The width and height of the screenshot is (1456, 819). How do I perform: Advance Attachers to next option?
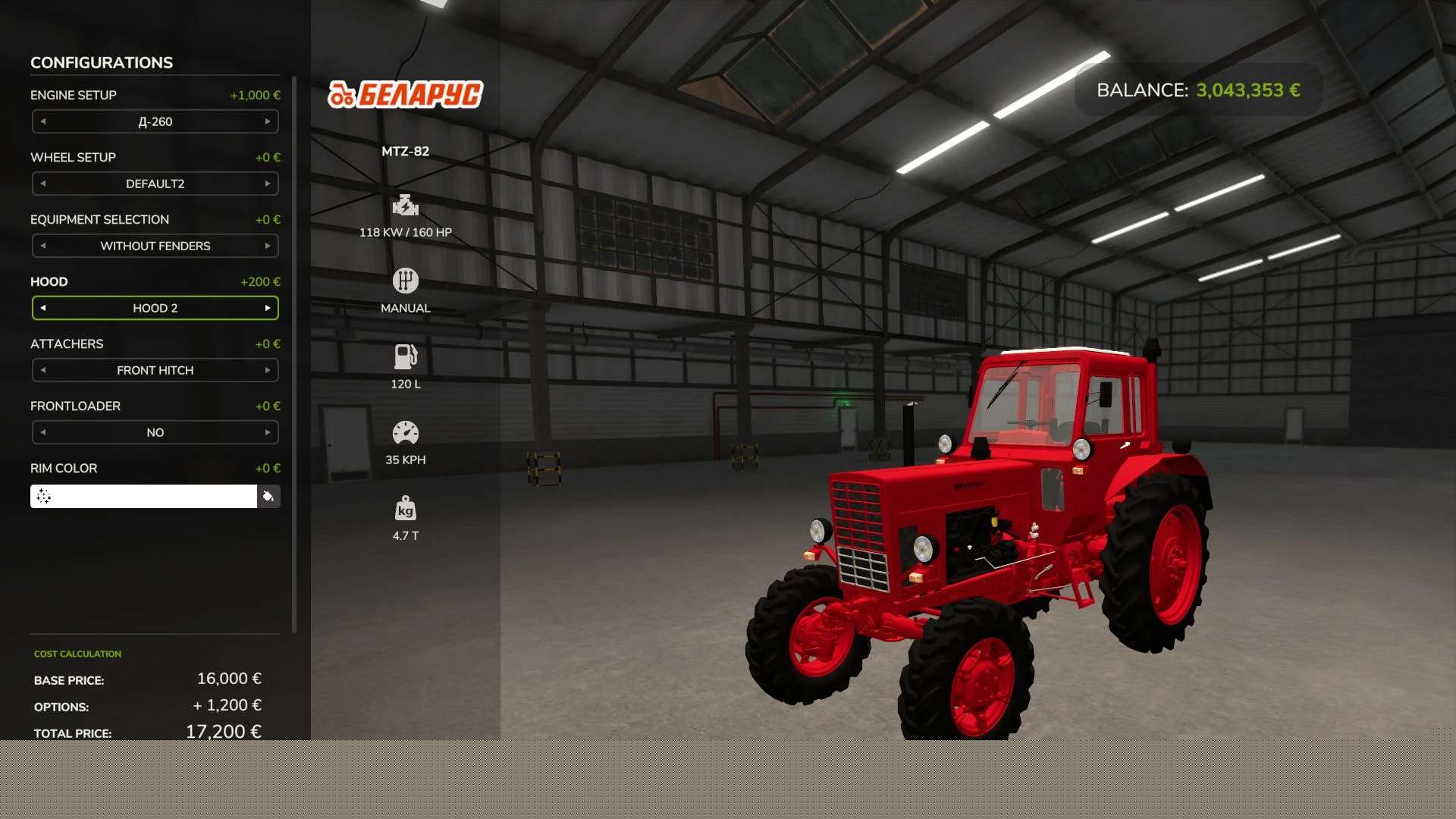click(x=268, y=370)
